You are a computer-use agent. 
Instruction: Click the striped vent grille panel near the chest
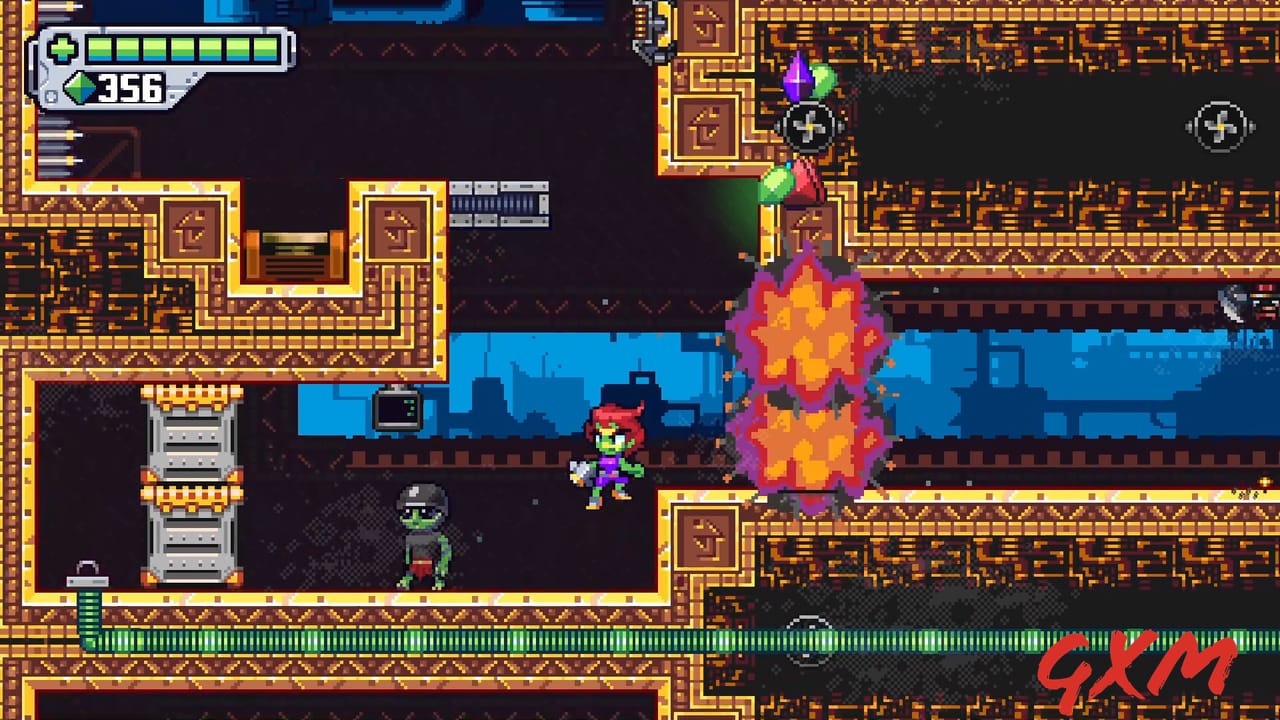click(x=500, y=203)
